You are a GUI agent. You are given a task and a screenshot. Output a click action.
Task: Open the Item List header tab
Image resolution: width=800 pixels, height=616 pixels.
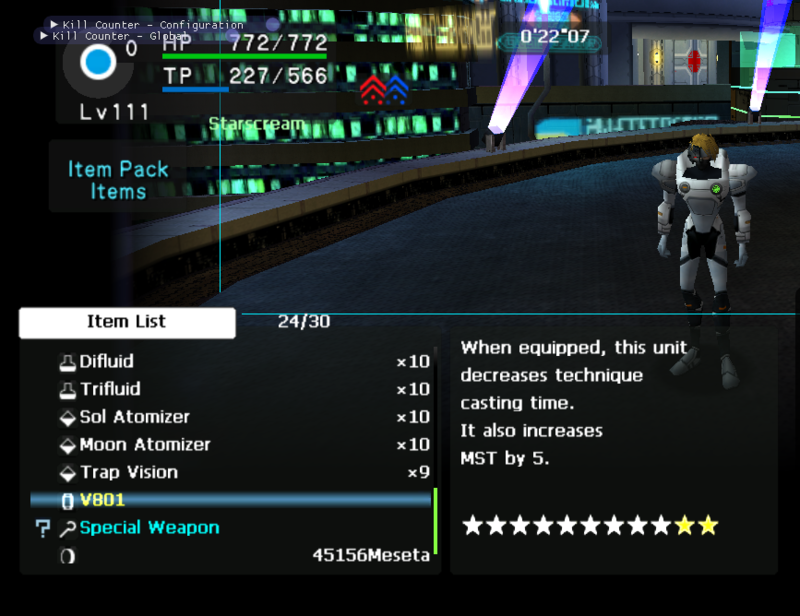pyautogui.click(x=127, y=322)
